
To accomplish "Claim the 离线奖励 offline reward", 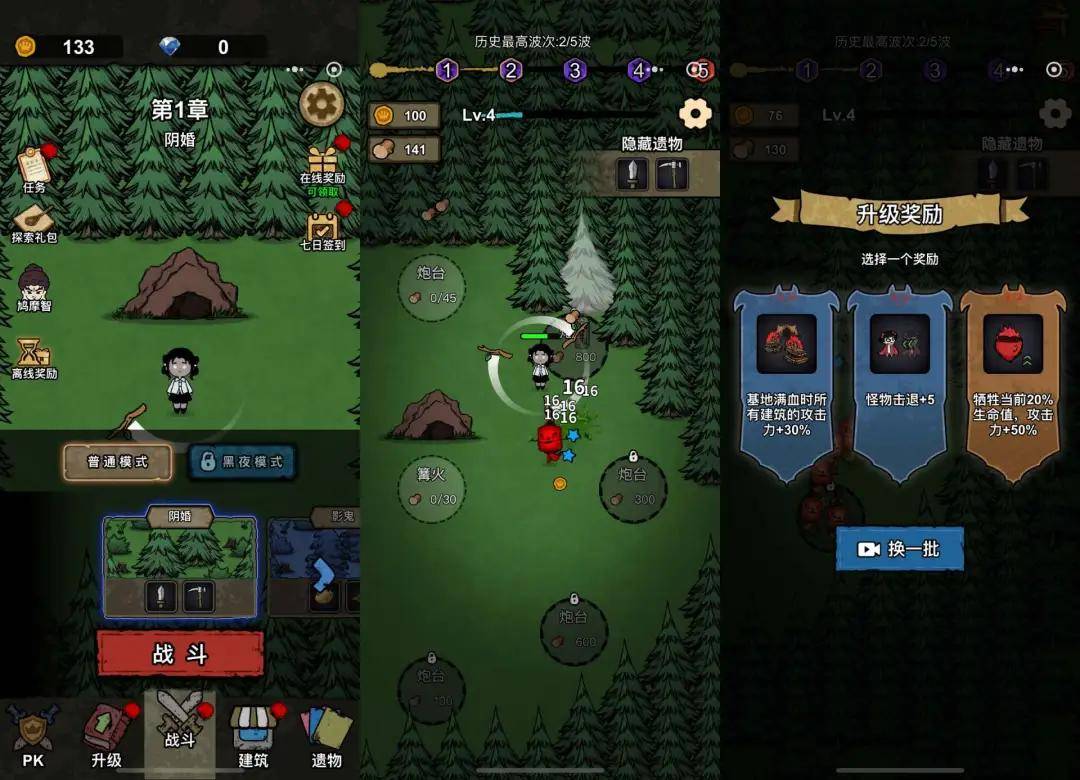I will [x=34, y=358].
